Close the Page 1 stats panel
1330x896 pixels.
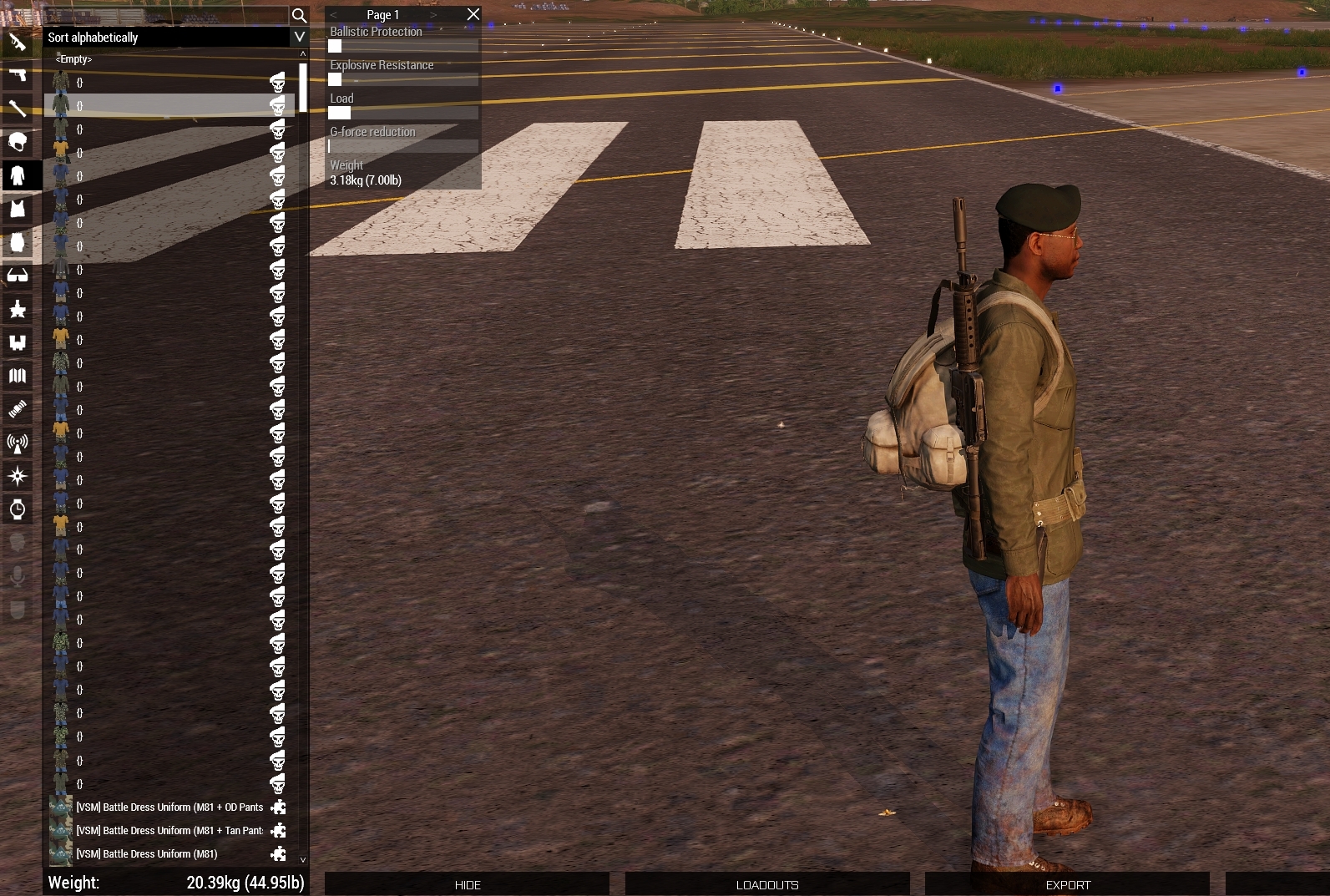click(x=473, y=14)
